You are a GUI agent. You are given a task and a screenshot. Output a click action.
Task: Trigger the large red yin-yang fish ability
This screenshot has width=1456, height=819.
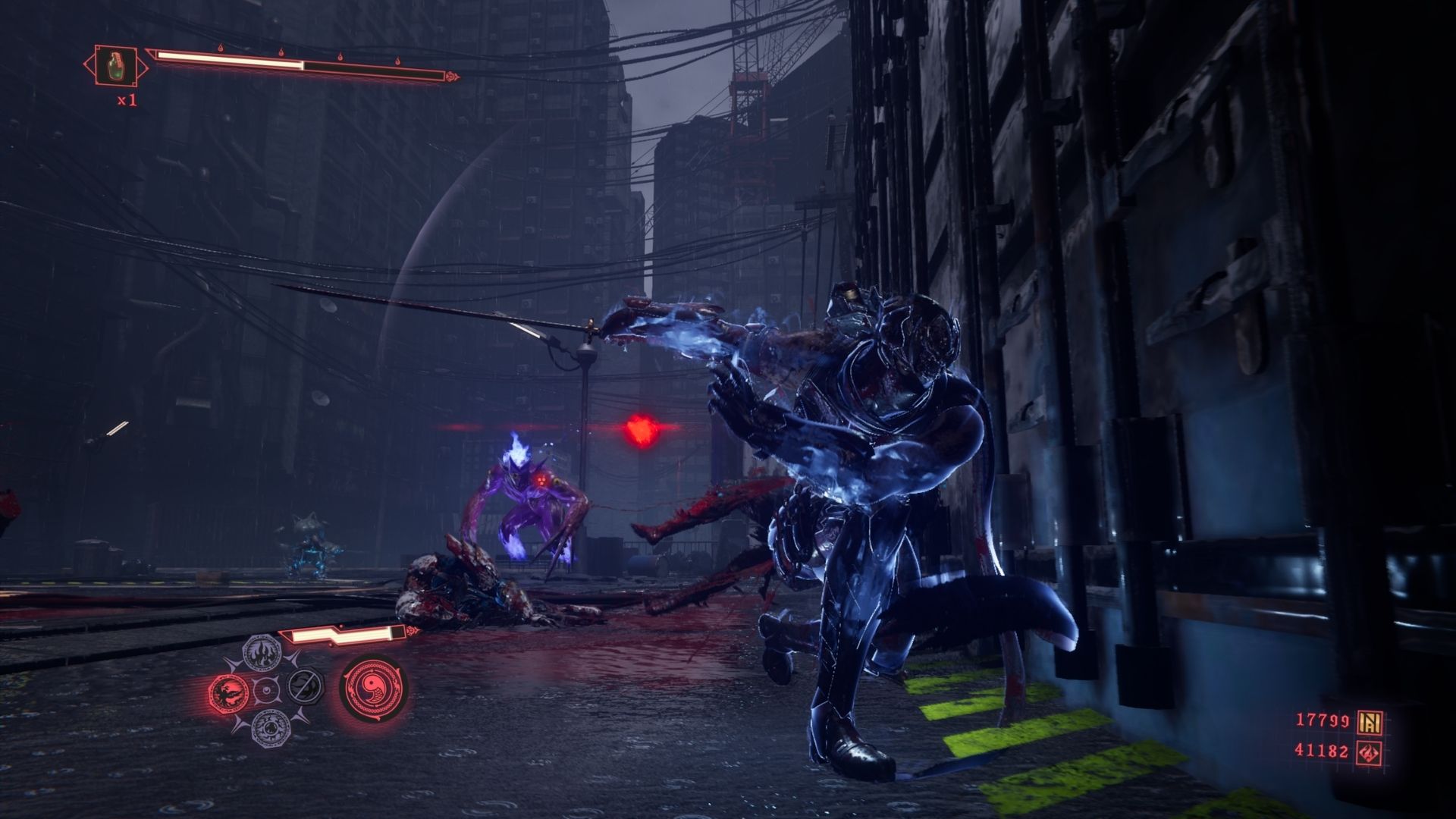click(x=373, y=689)
